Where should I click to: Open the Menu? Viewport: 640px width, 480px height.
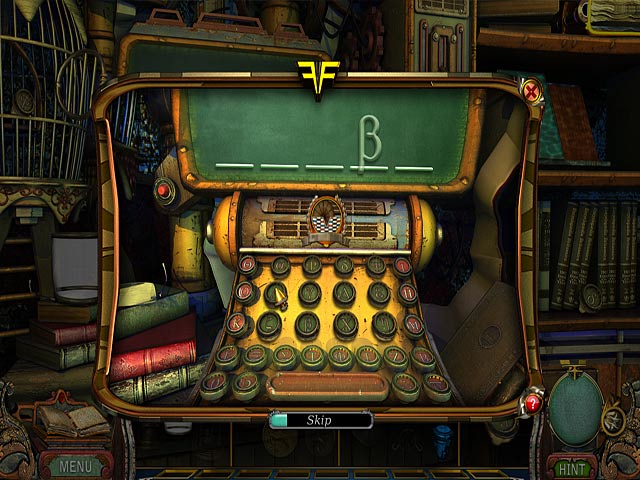75,465
